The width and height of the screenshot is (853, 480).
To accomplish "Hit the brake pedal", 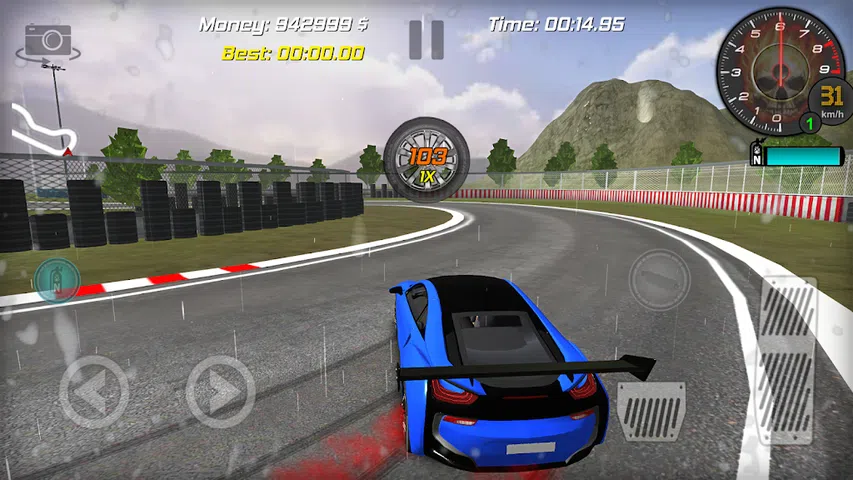I will pyautogui.click(x=650, y=411).
